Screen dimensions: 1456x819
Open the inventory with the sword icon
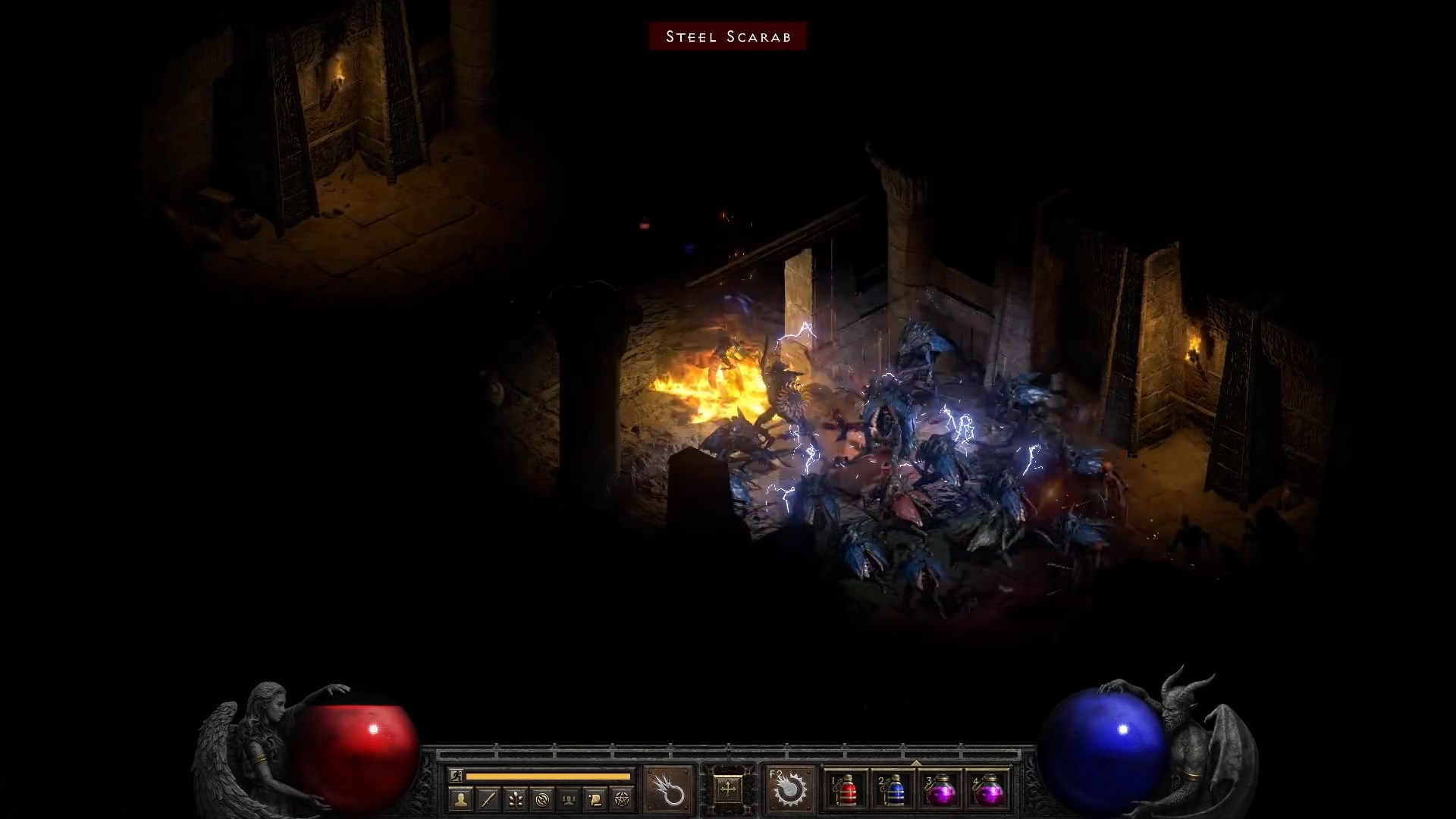click(488, 799)
